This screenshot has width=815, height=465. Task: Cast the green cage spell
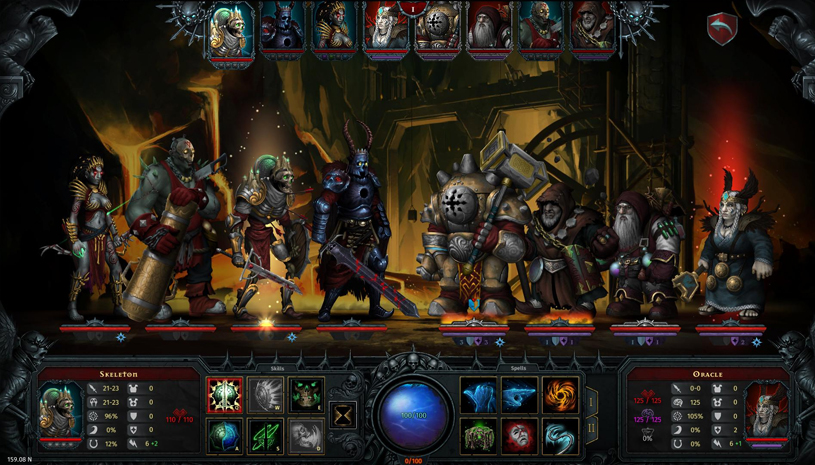point(478,436)
